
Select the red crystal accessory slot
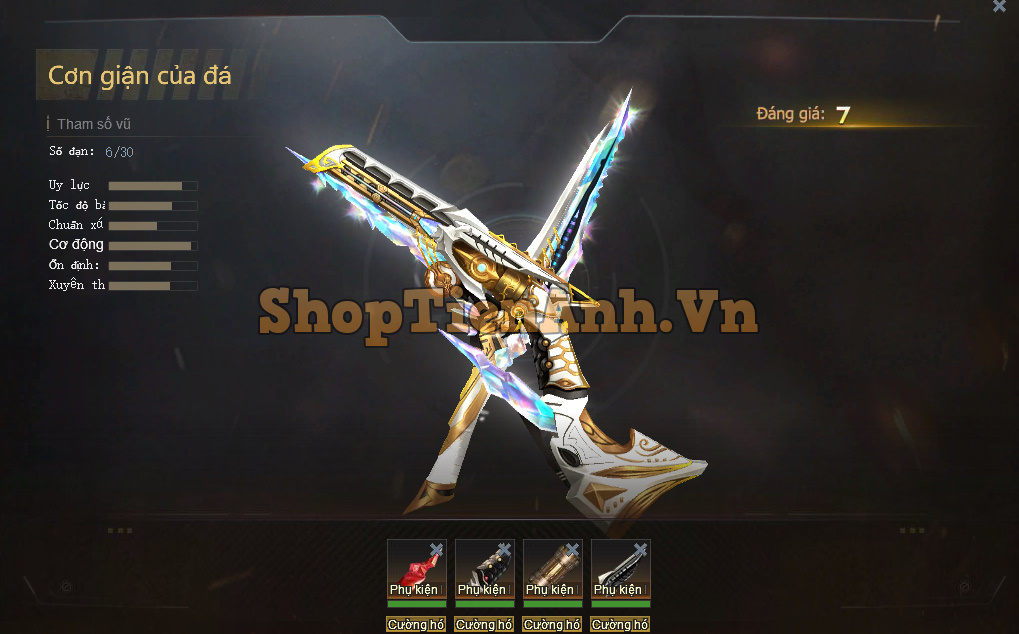click(413, 570)
